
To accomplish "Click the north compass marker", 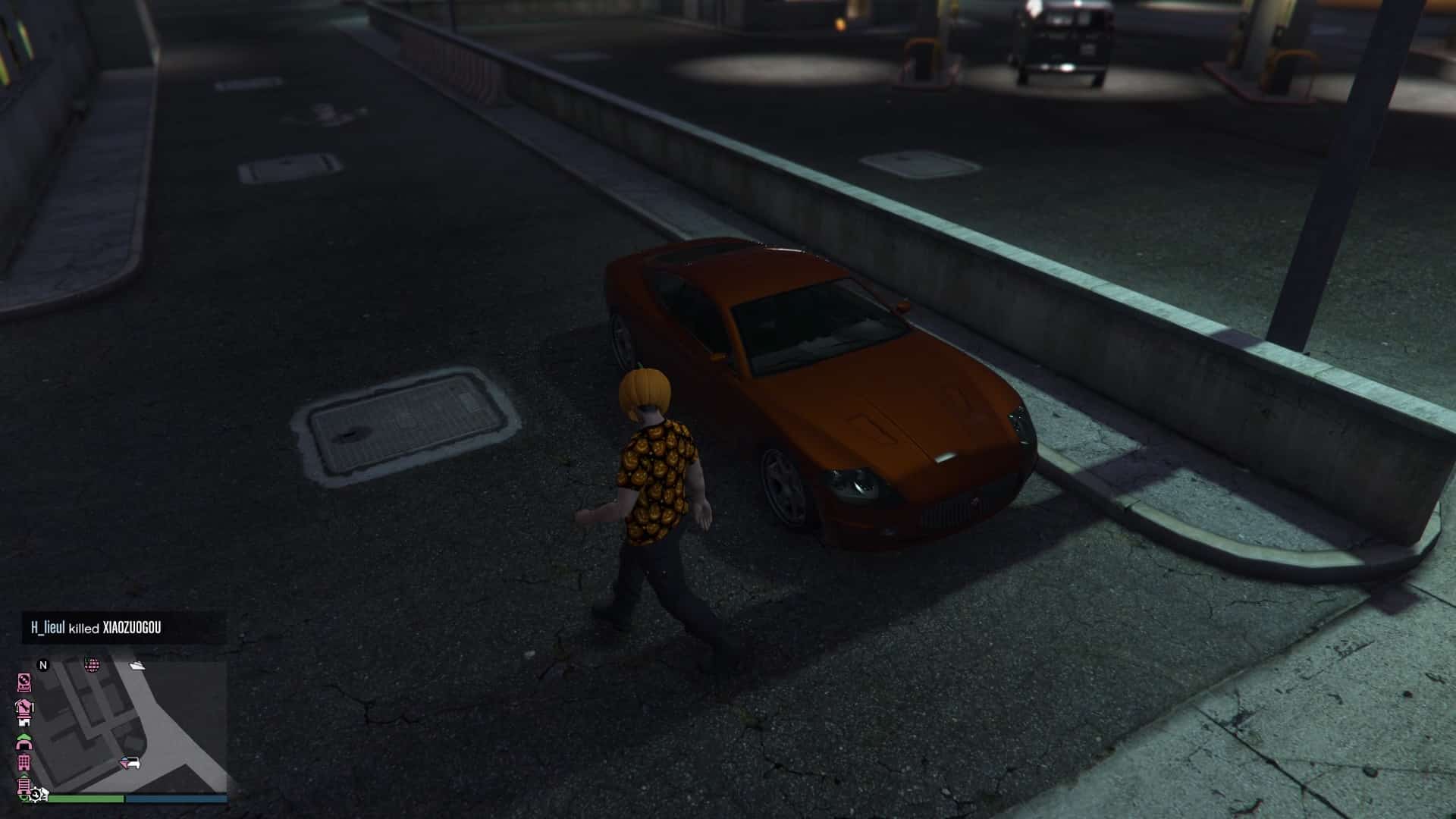I will [x=43, y=666].
